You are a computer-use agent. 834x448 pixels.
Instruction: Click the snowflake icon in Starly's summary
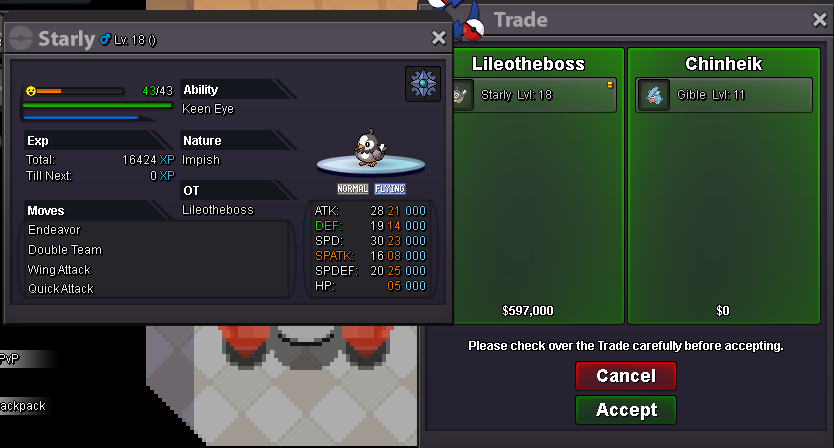click(x=422, y=84)
